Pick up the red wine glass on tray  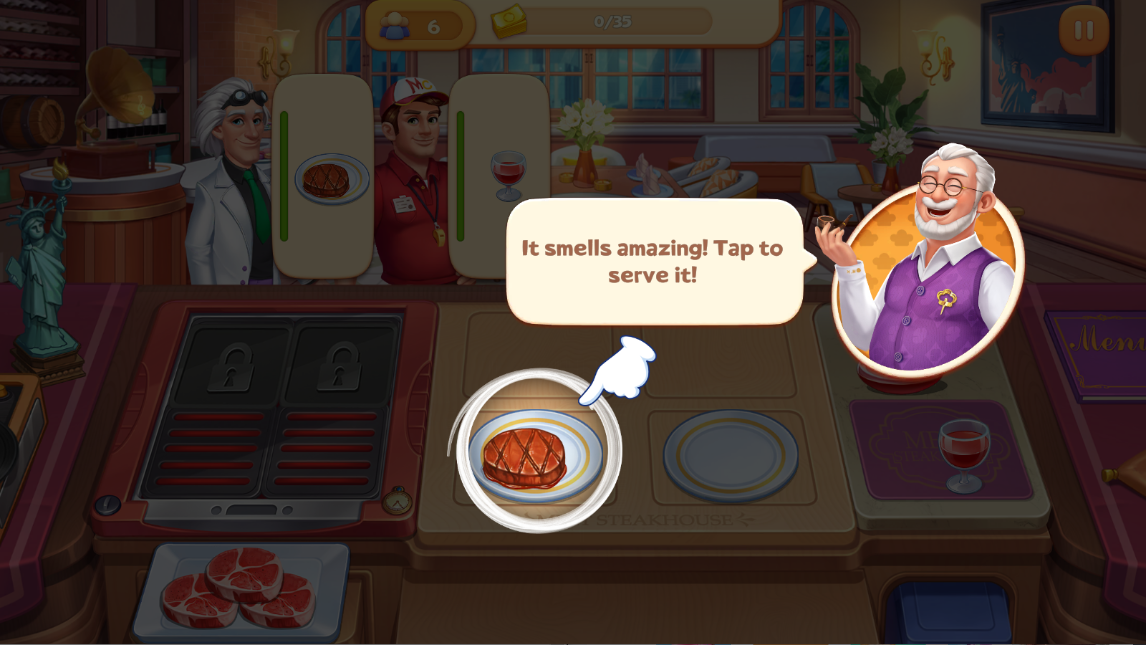(x=963, y=450)
